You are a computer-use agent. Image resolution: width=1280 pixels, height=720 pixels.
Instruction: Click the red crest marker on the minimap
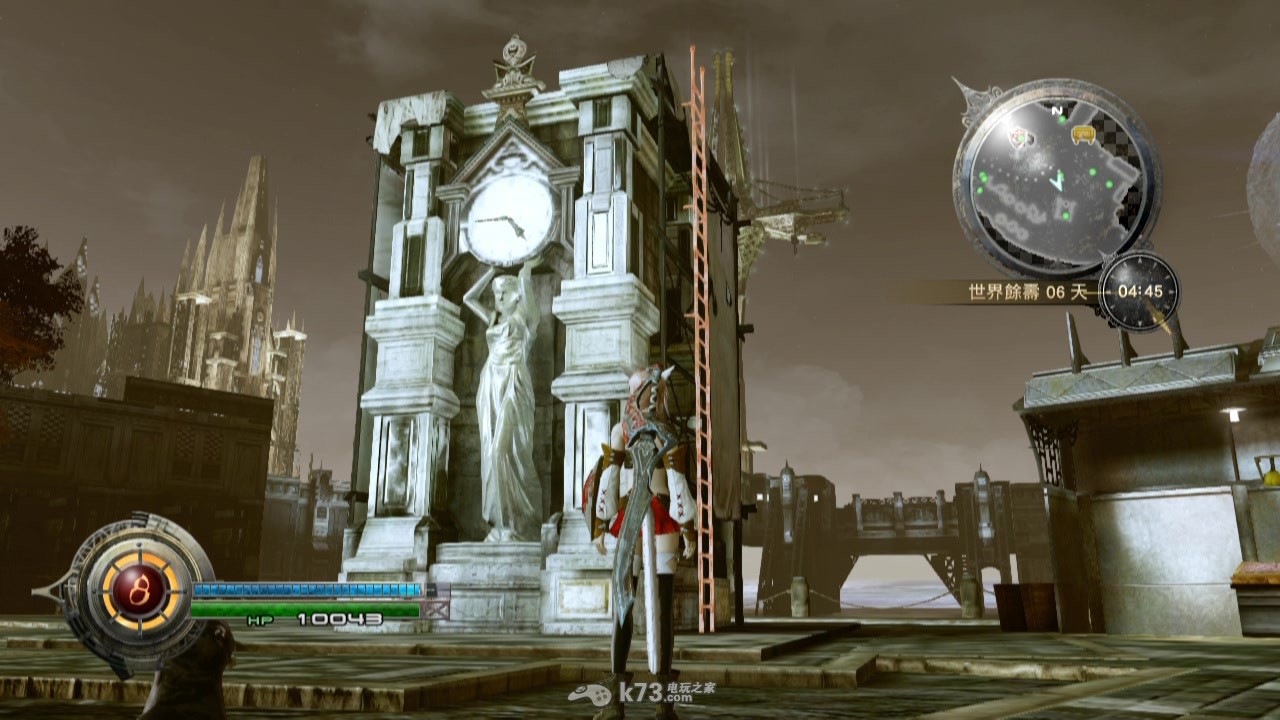1021,137
